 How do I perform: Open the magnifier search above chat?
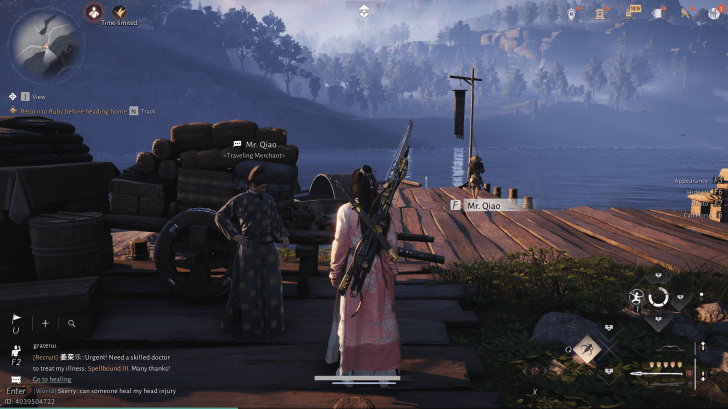tap(72, 324)
